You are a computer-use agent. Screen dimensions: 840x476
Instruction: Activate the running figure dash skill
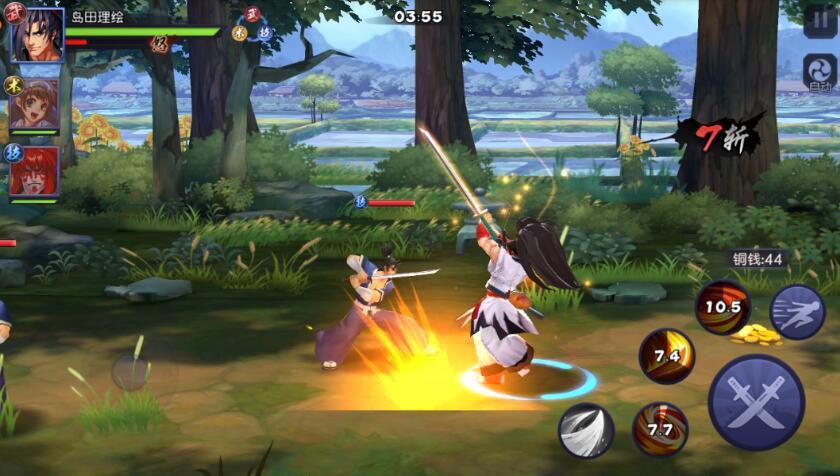[797, 311]
